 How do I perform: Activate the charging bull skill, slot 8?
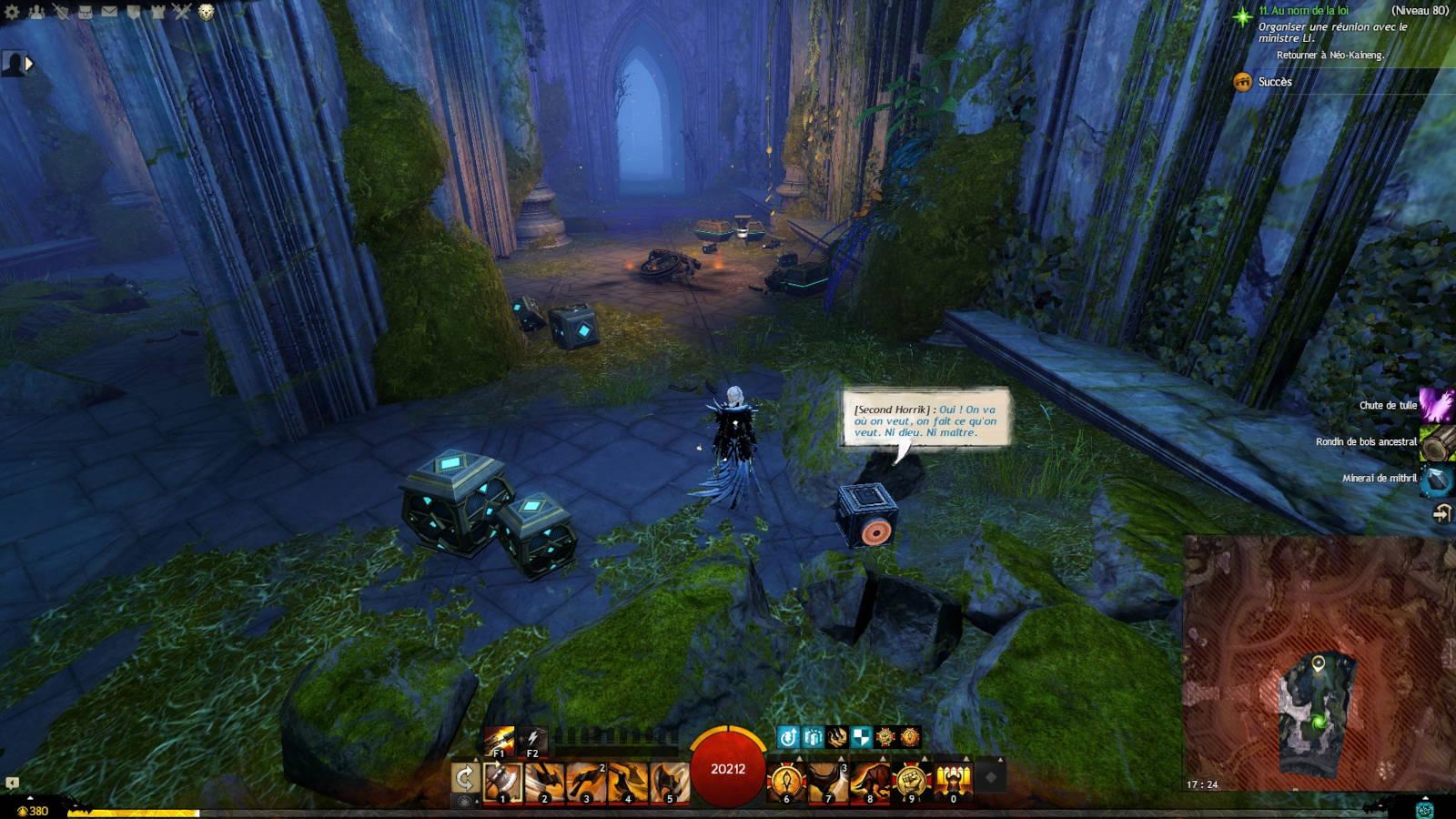tap(869, 783)
